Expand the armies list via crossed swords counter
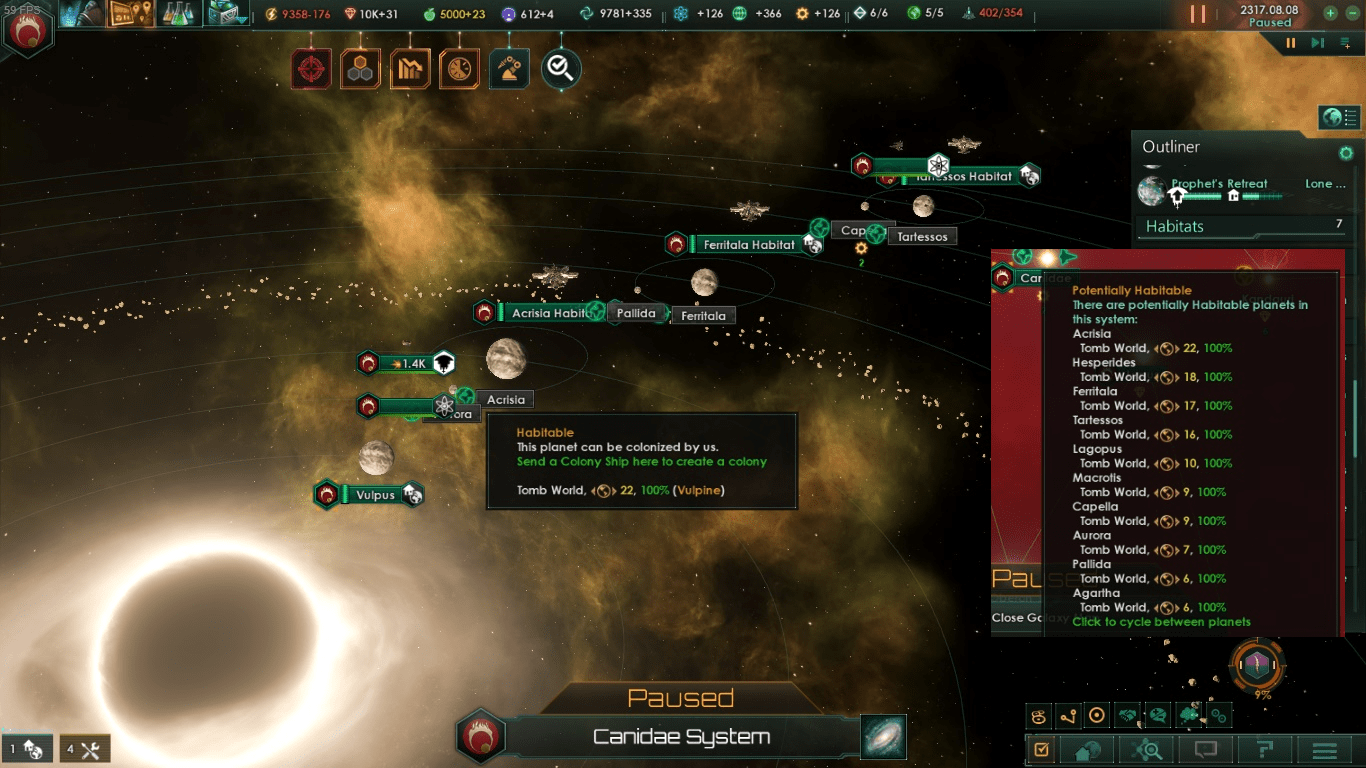This screenshot has width=1366, height=768. click(85, 748)
